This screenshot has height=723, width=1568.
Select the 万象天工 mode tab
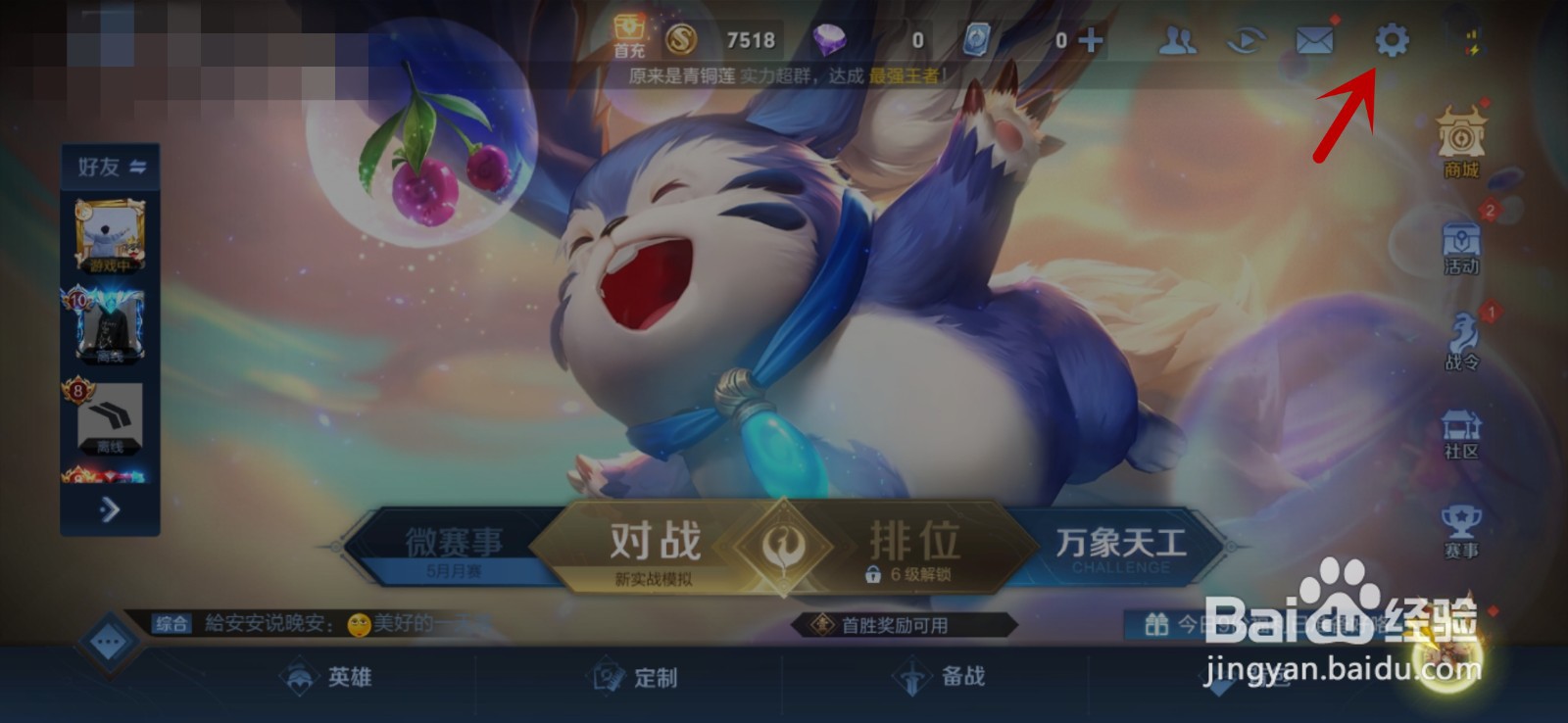(x=1122, y=540)
